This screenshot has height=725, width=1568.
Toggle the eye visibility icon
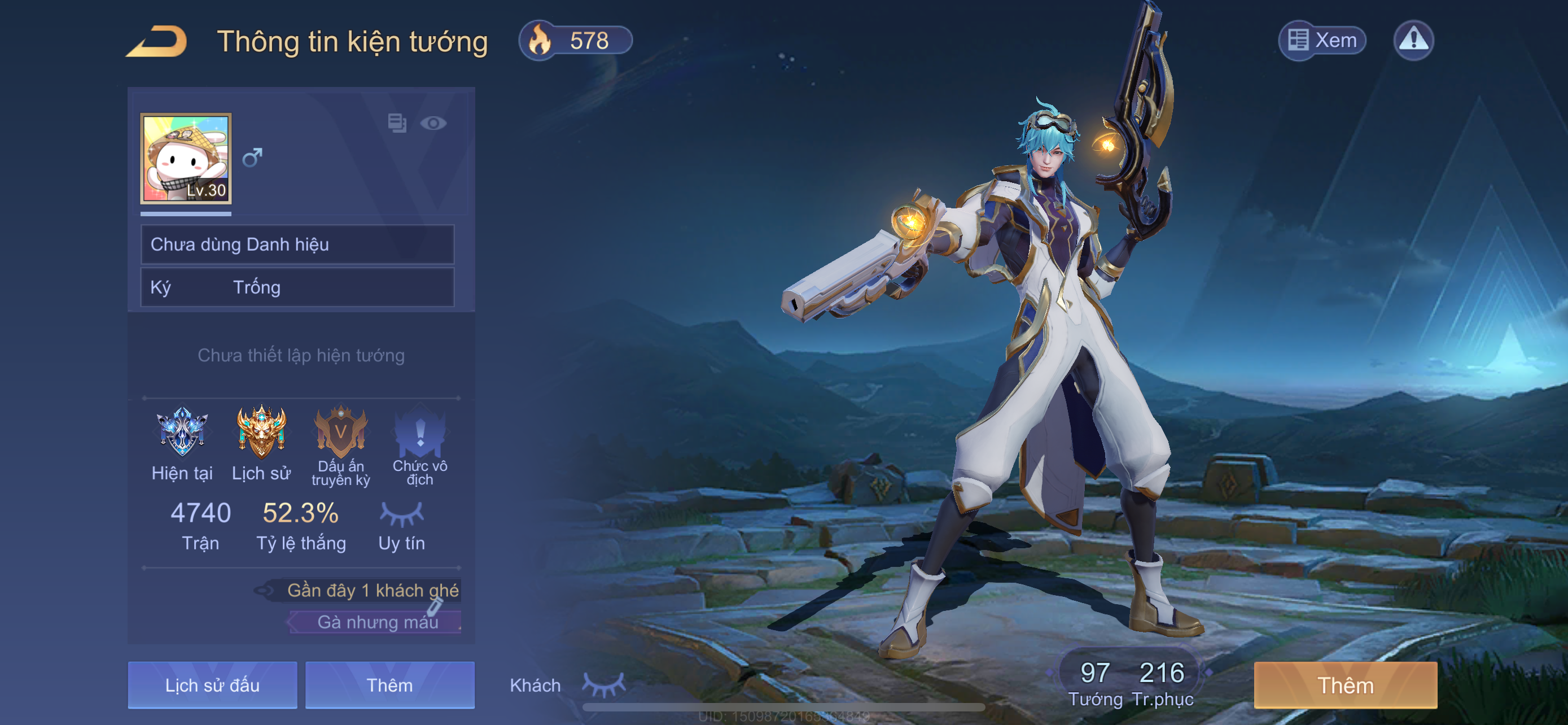click(x=433, y=124)
